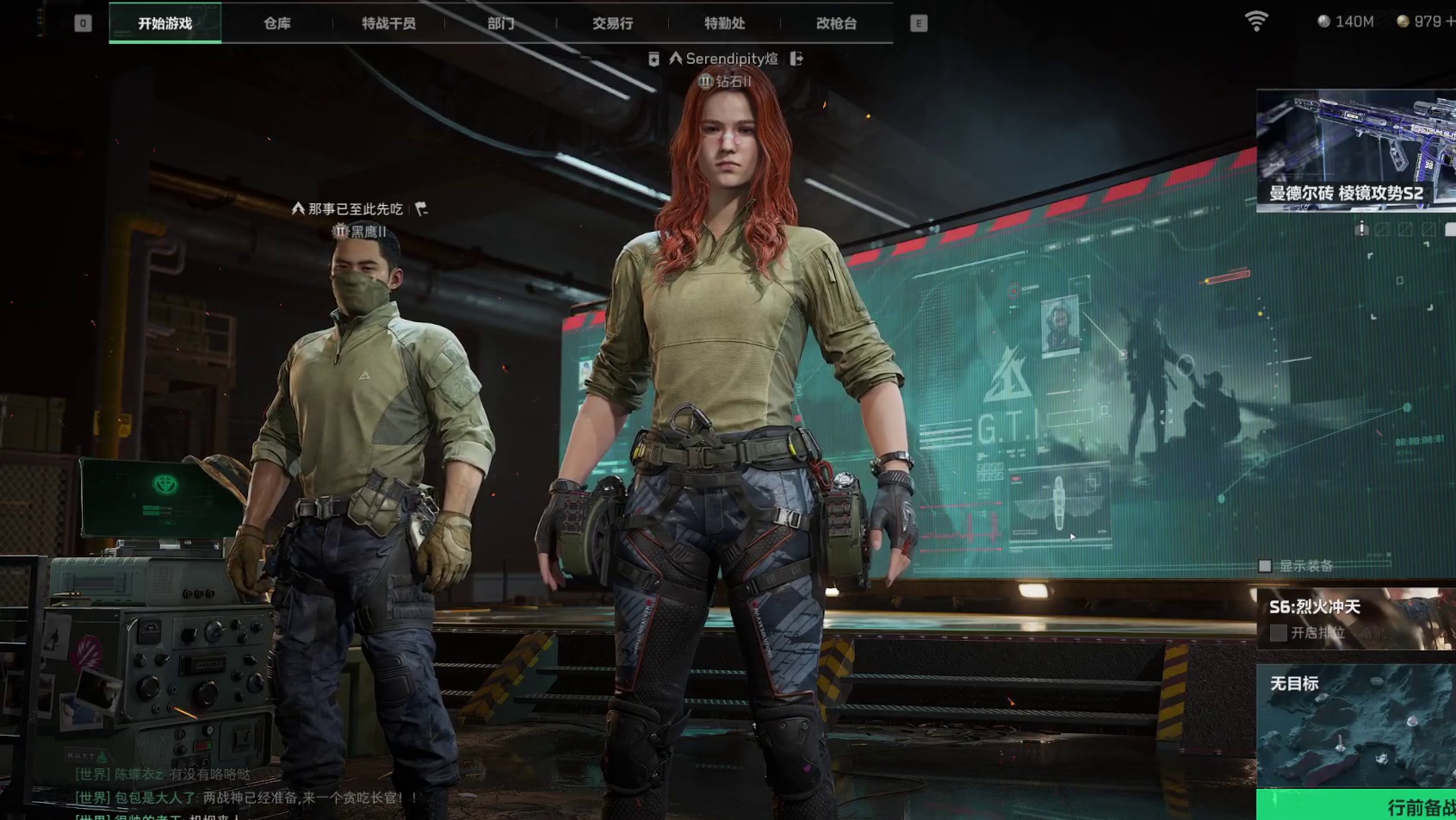Screen dimensions: 1456x820
Task: Enable the 开启排位 ranked checkbox
Action: 1279,633
